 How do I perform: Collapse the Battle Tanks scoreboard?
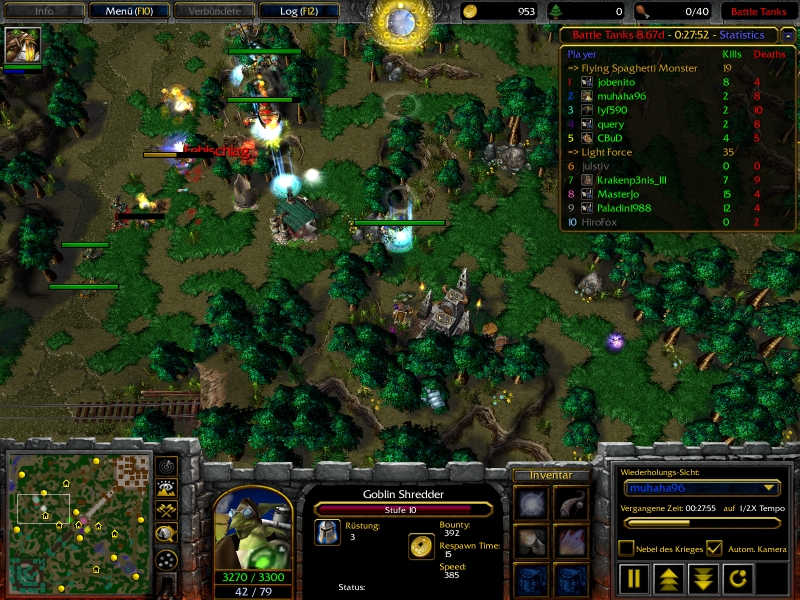click(x=788, y=34)
